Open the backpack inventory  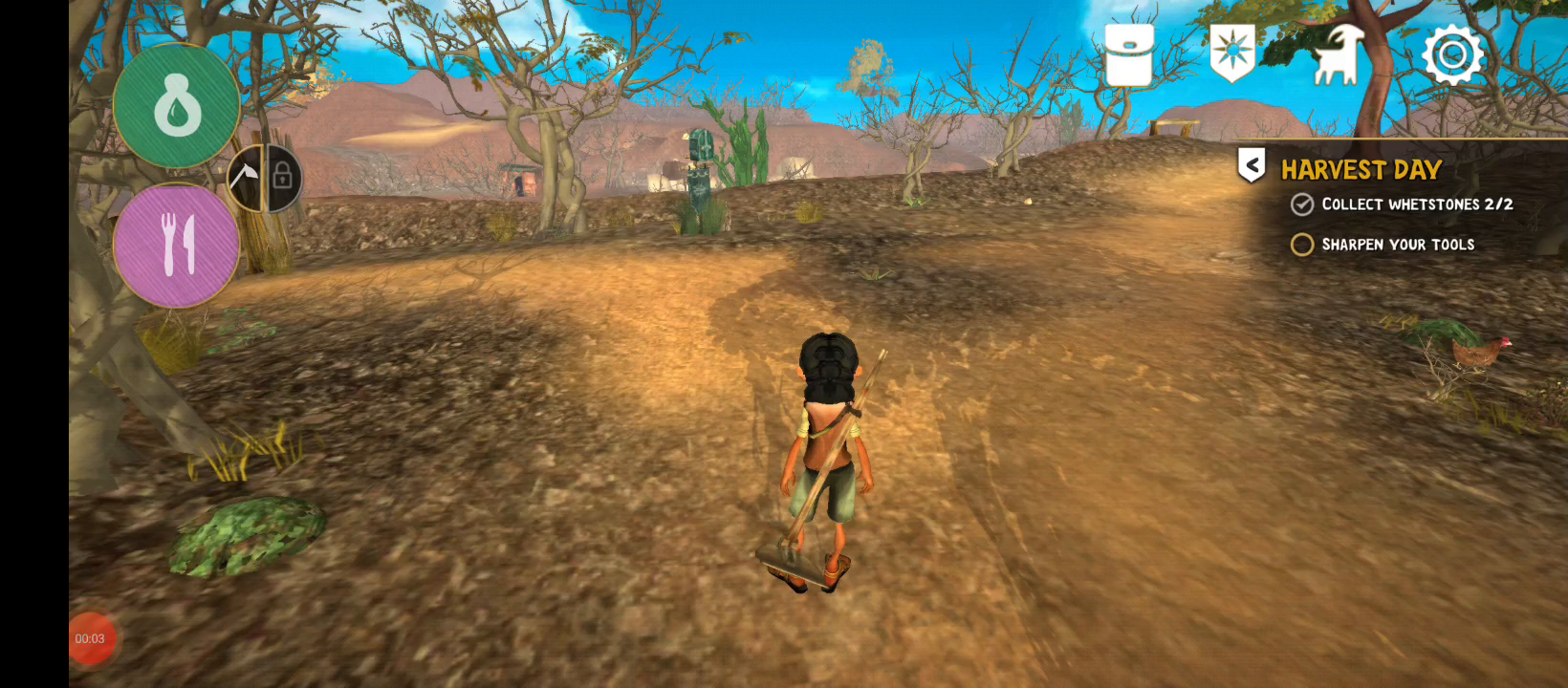click(1128, 54)
